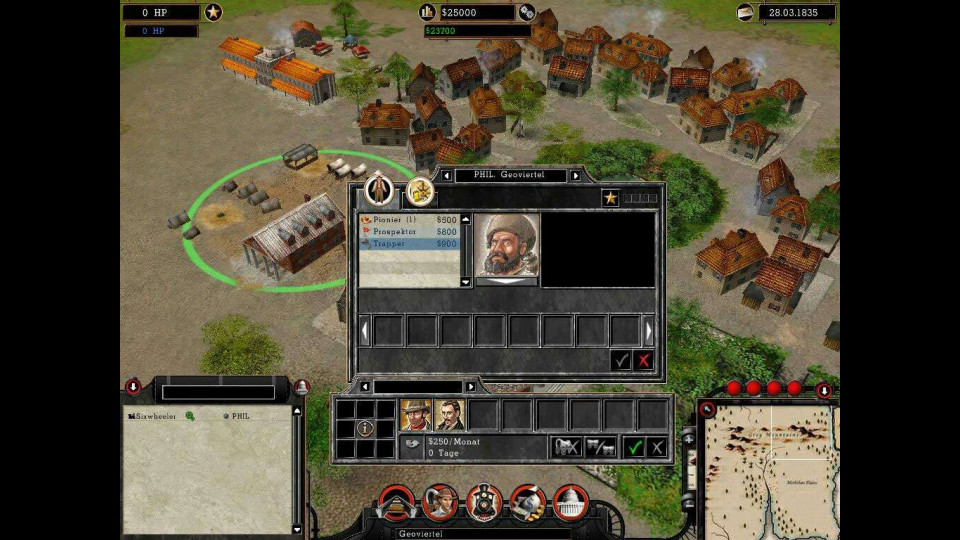
Task: Open the capitol building menu in the bottom bar
Action: (x=571, y=502)
